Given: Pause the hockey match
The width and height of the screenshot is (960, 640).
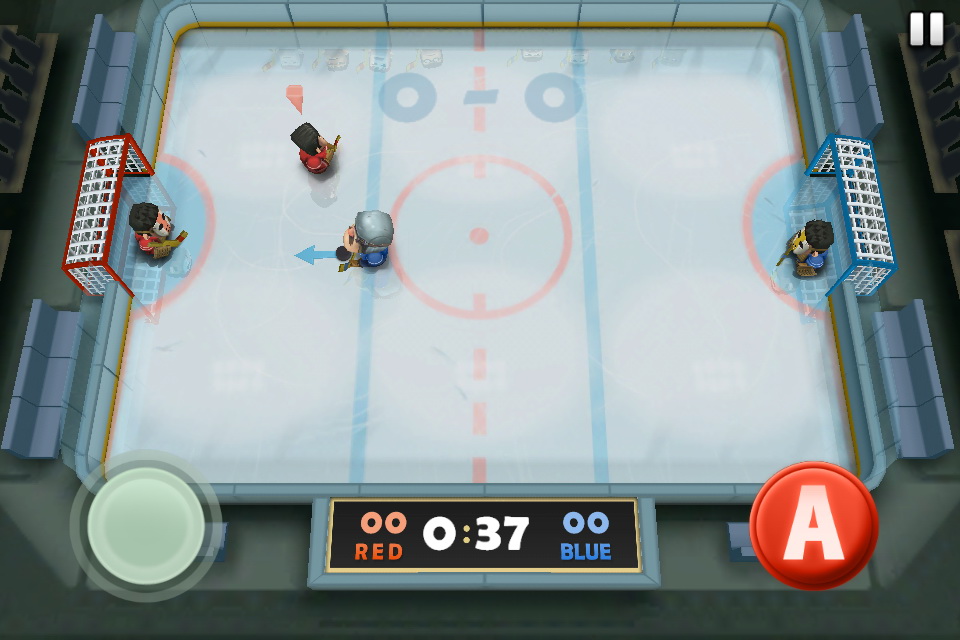Looking at the screenshot, I should point(926,29).
